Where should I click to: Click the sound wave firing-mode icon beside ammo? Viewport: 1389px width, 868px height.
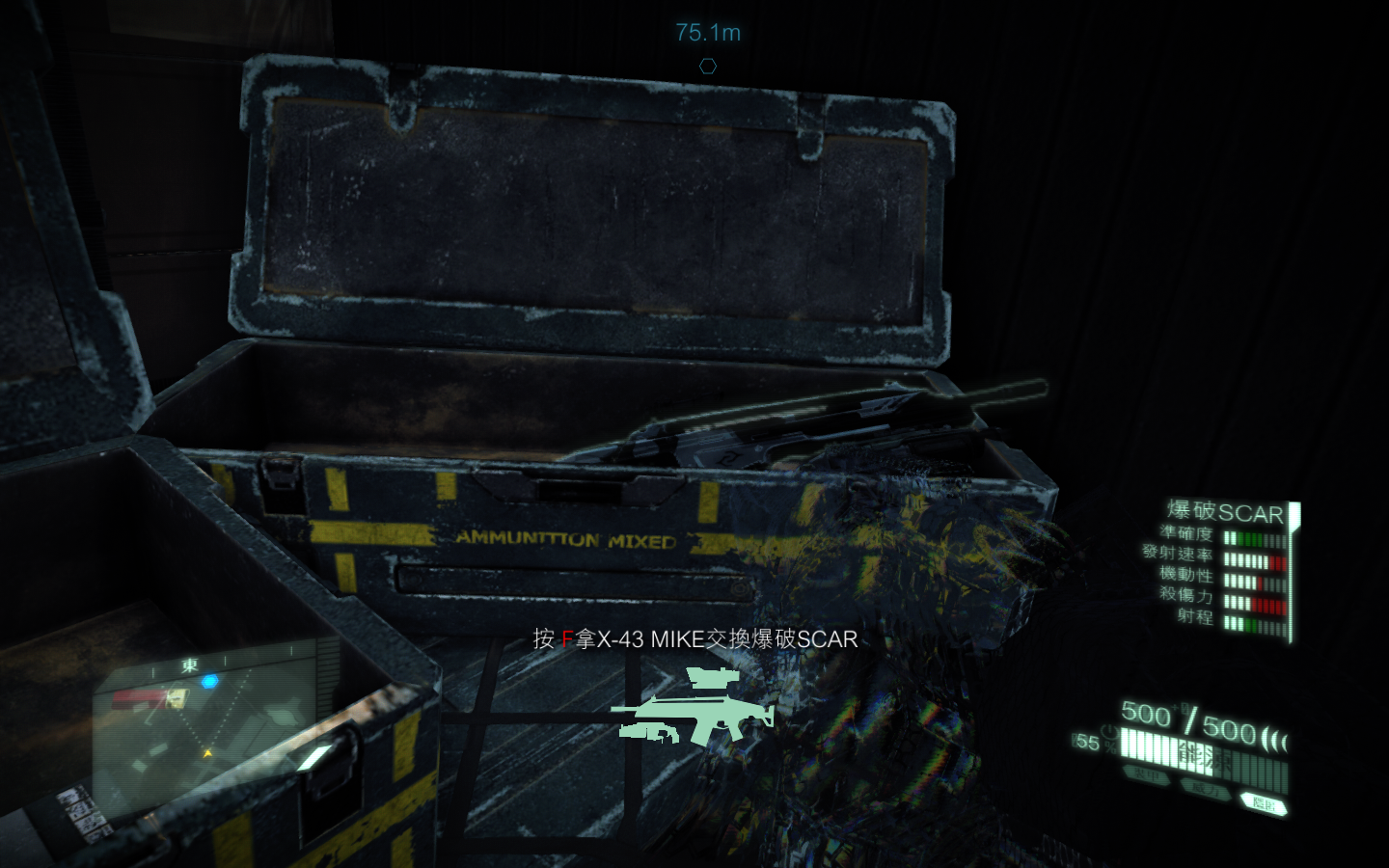click(1273, 738)
